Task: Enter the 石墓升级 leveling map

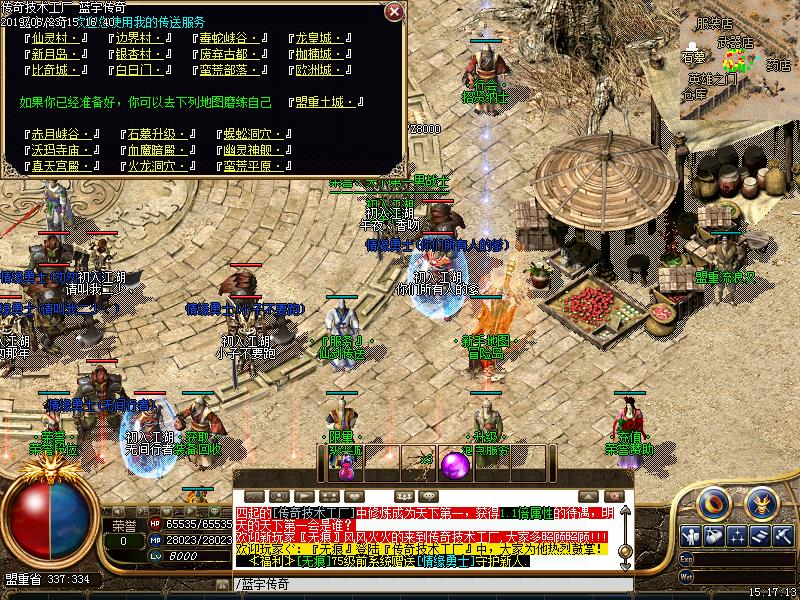Action: 152,134
